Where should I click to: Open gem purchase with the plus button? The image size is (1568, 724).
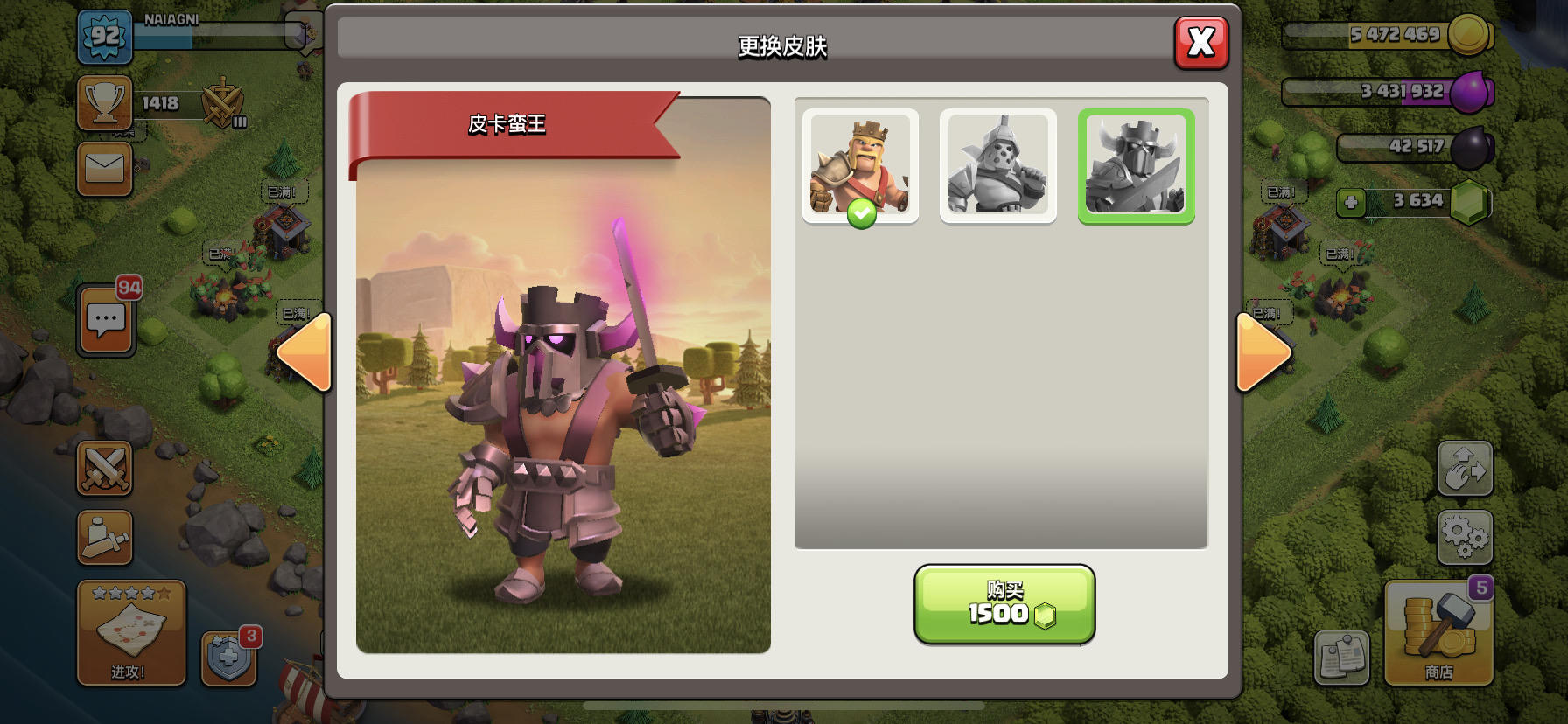(x=1353, y=203)
